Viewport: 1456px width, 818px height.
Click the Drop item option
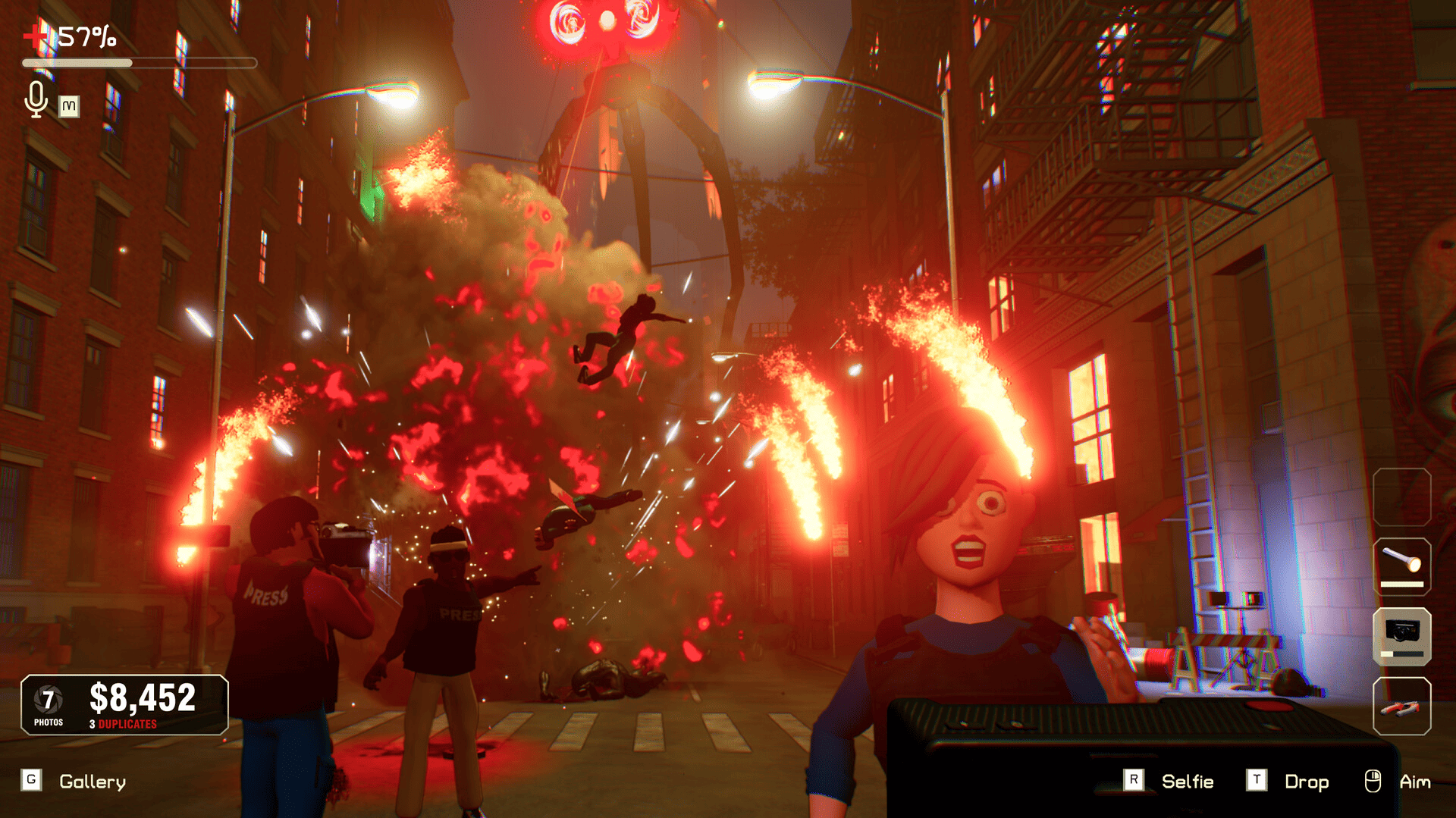coord(1306,782)
